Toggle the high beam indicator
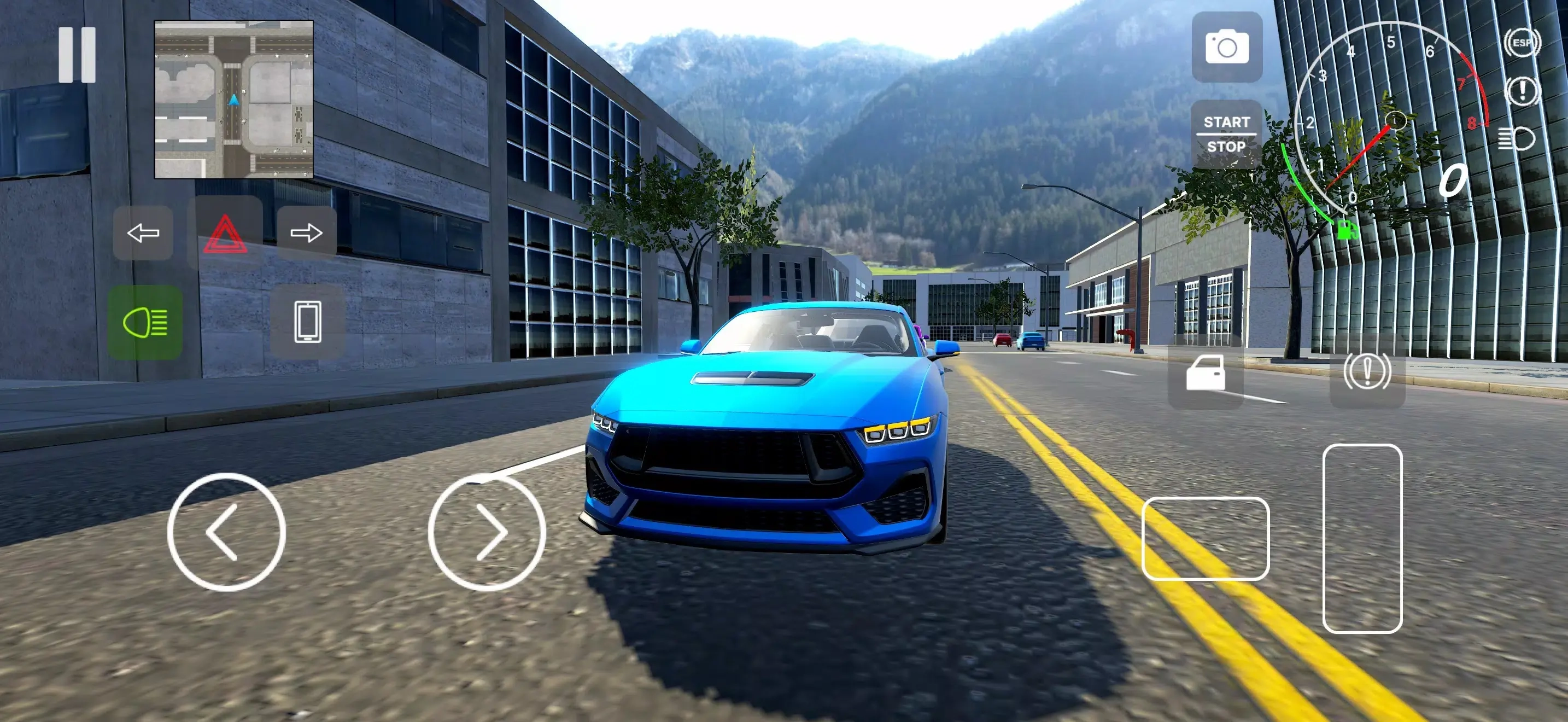This screenshot has width=1568, height=722. [1516, 139]
